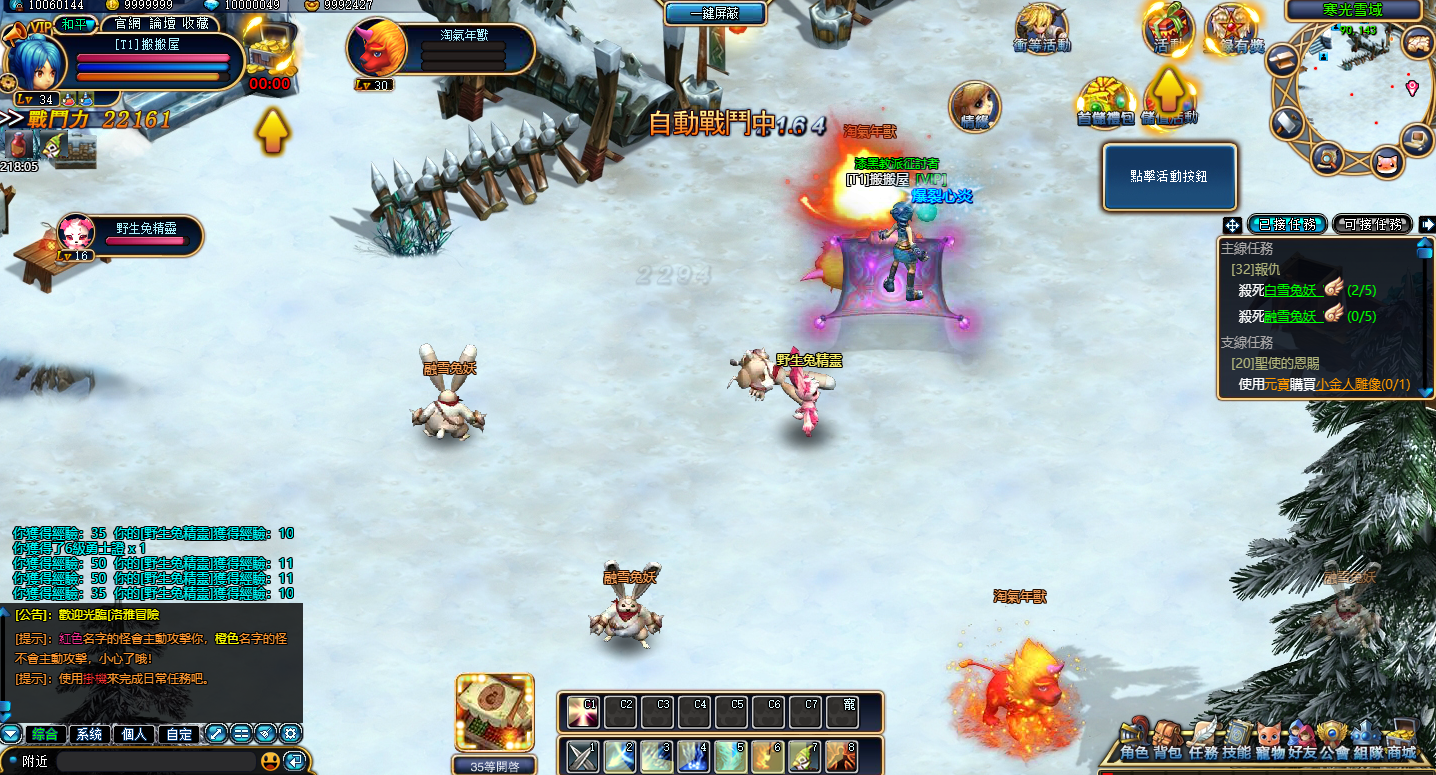The image size is (1436, 775).
Task: Switch chat to the 系統 system tab
Action: (x=90, y=734)
